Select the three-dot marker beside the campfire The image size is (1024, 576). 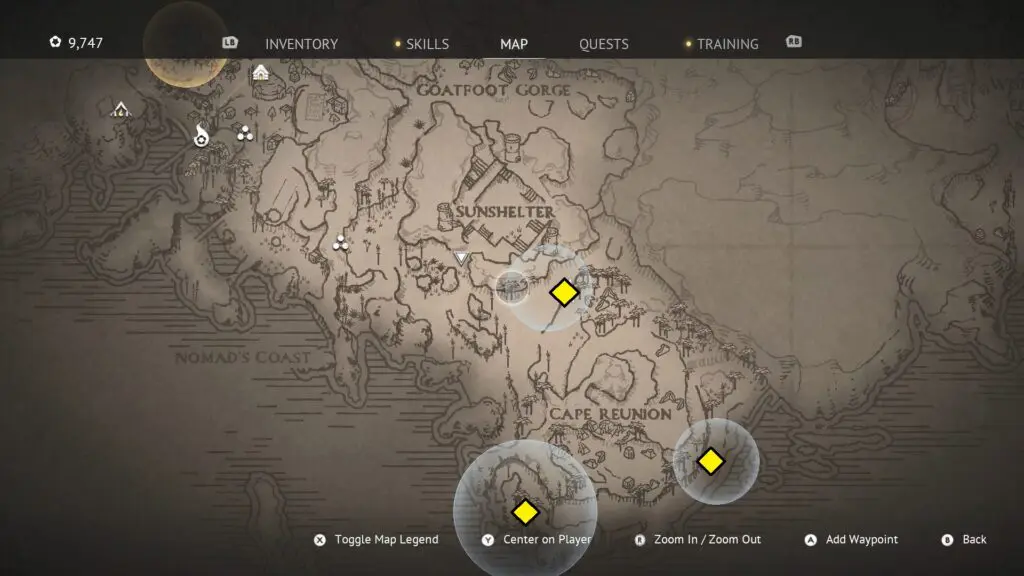pyautogui.click(x=245, y=133)
